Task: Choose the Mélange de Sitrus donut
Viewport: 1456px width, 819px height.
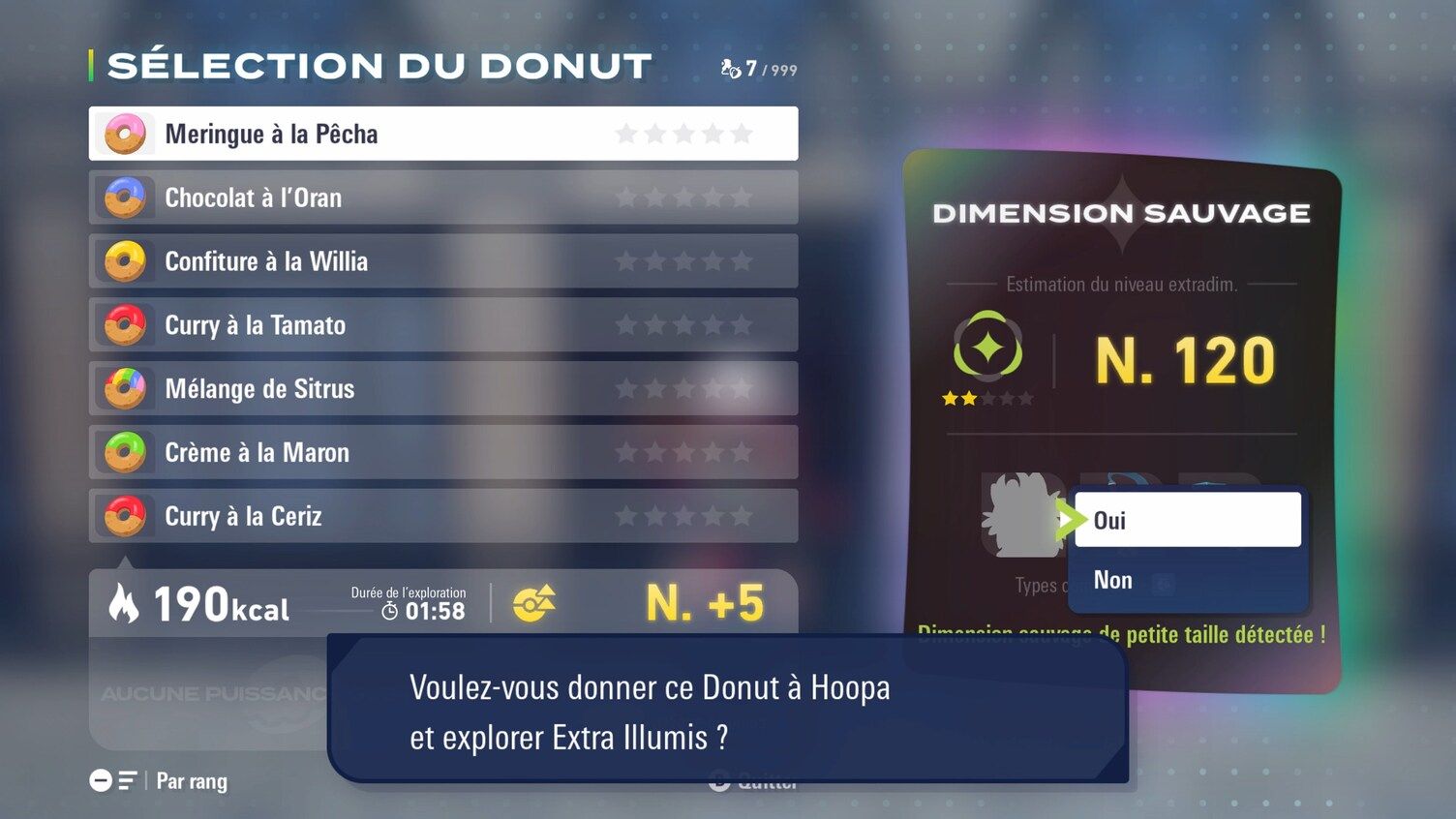Action: tap(442, 389)
